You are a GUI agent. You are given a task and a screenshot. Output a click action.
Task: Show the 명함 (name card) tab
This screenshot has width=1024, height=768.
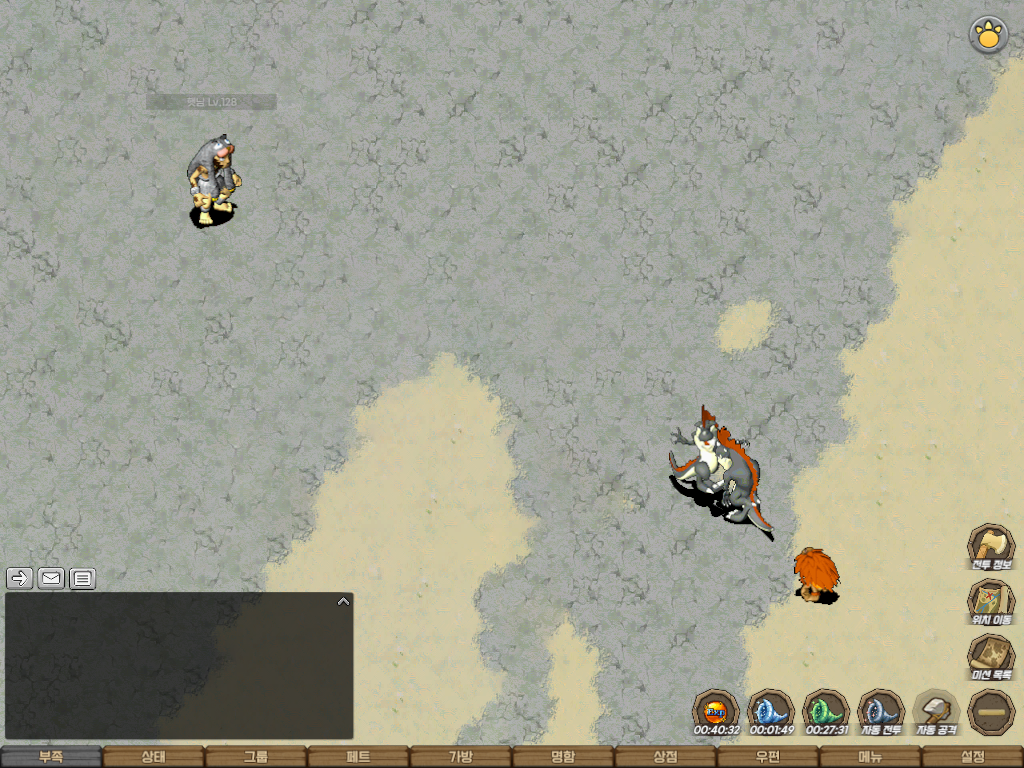click(x=563, y=757)
